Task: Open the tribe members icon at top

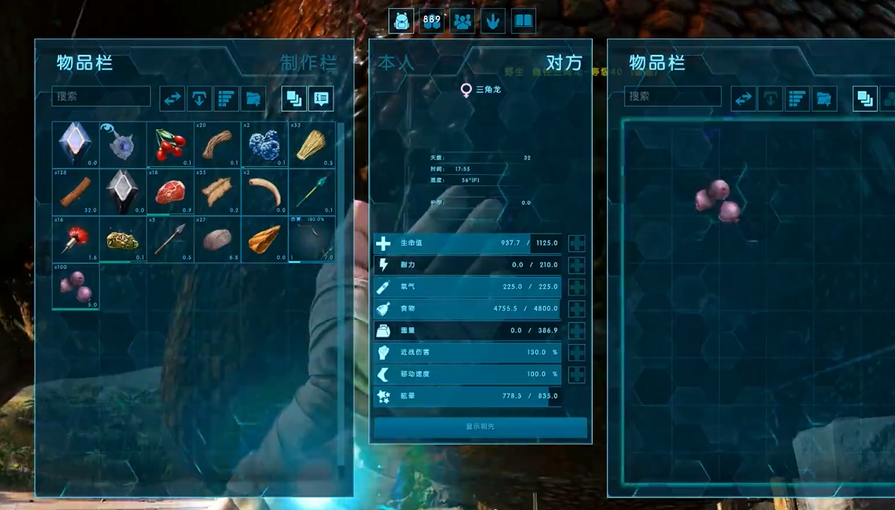Action: pos(462,20)
